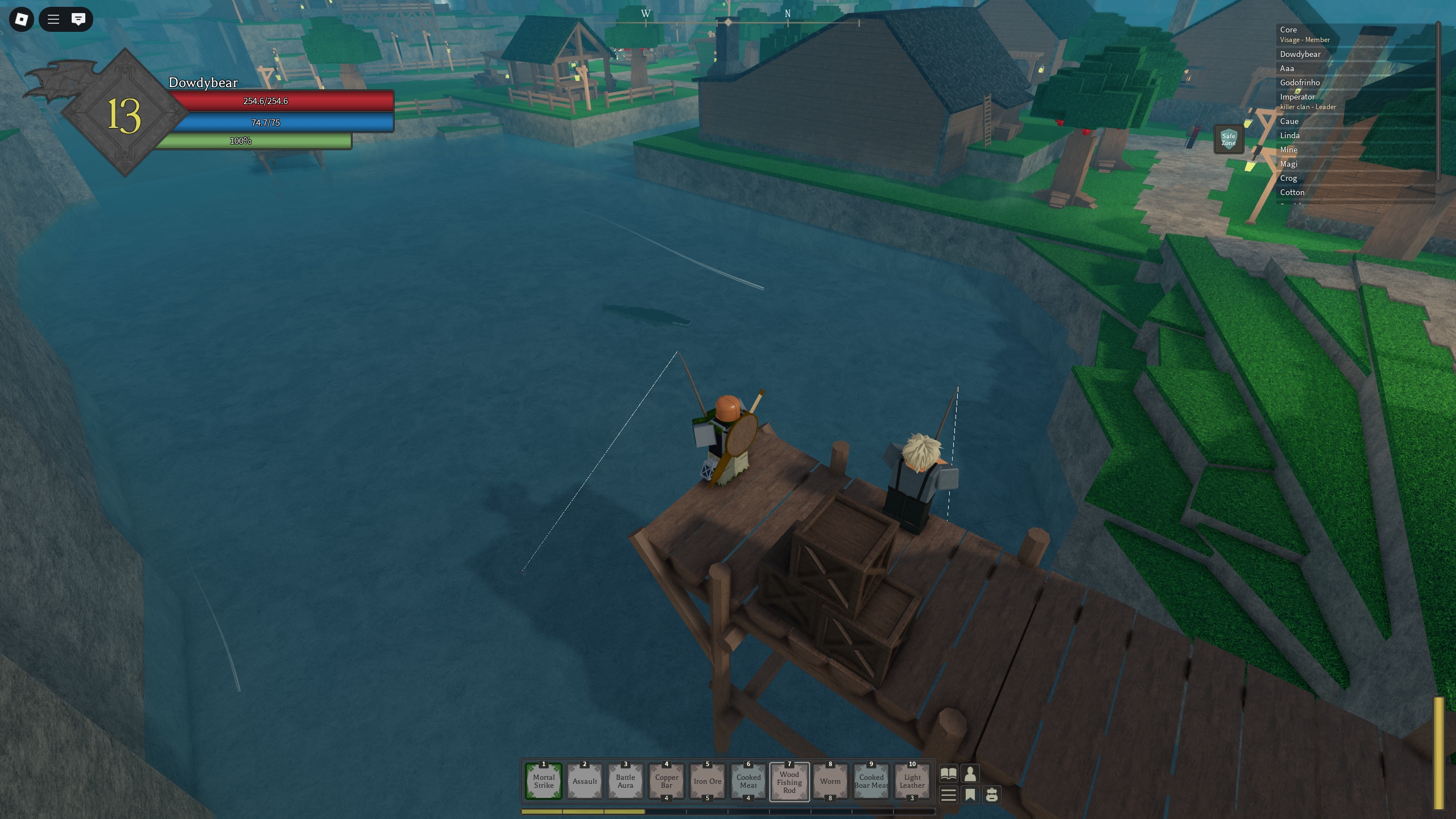Click the Cooked Boar Meat slot
The width and height of the screenshot is (1456, 819).
coord(871,781)
